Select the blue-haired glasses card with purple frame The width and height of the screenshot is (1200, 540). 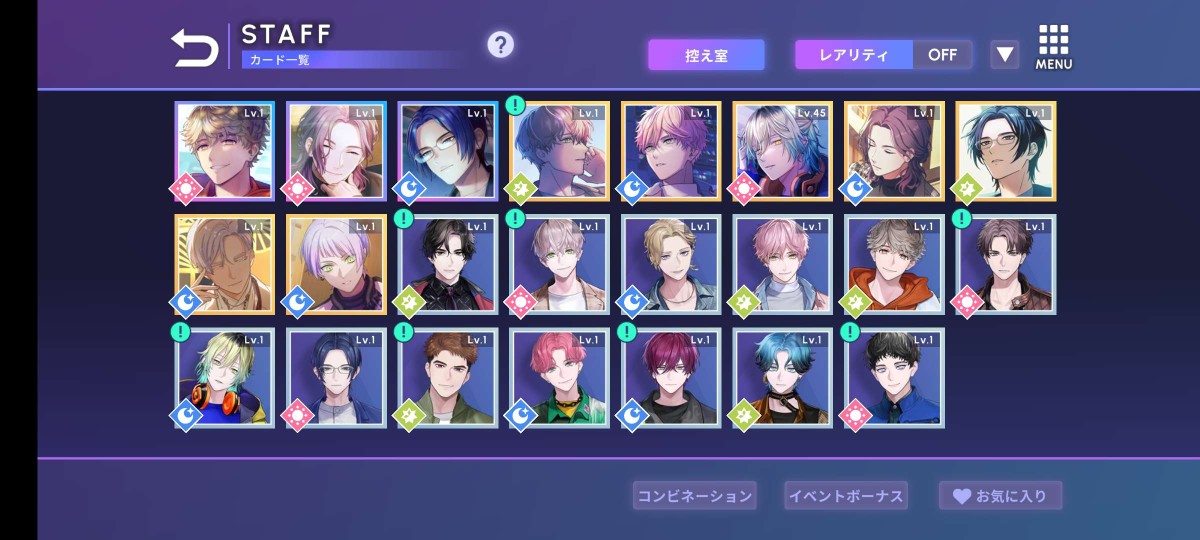(447, 151)
